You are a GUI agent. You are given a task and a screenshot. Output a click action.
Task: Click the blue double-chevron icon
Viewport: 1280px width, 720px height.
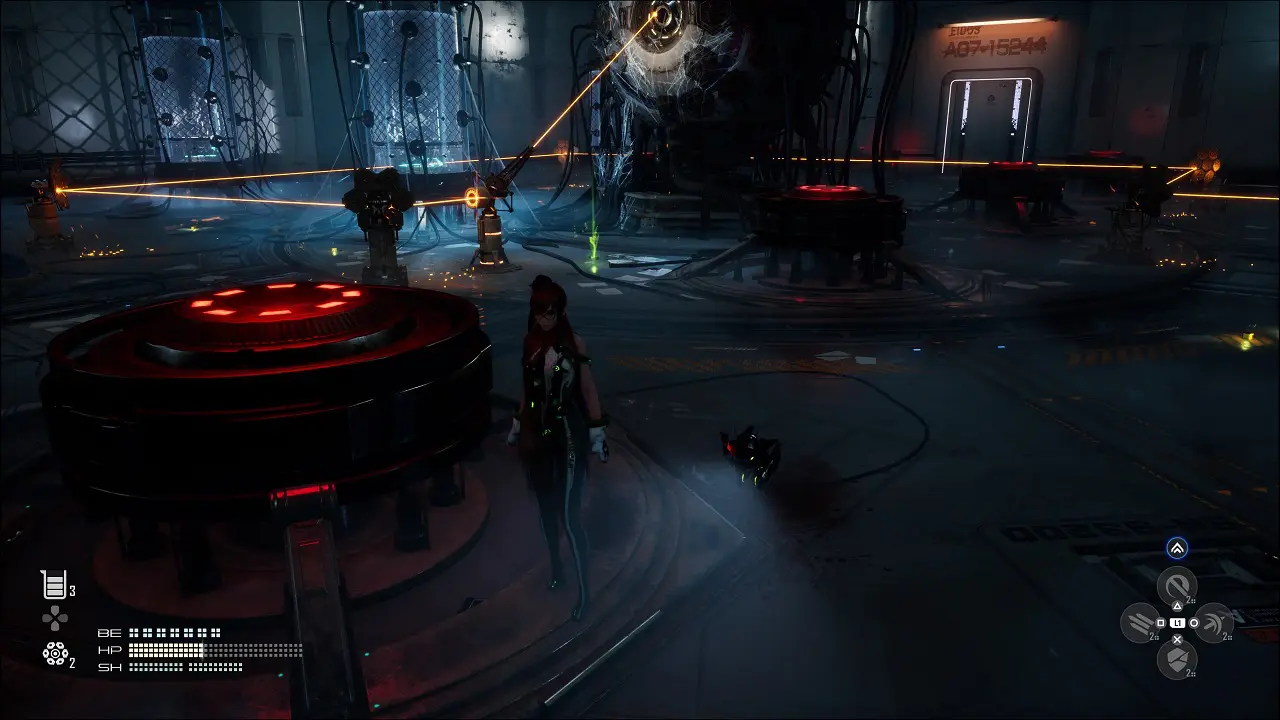[1177, 548]
